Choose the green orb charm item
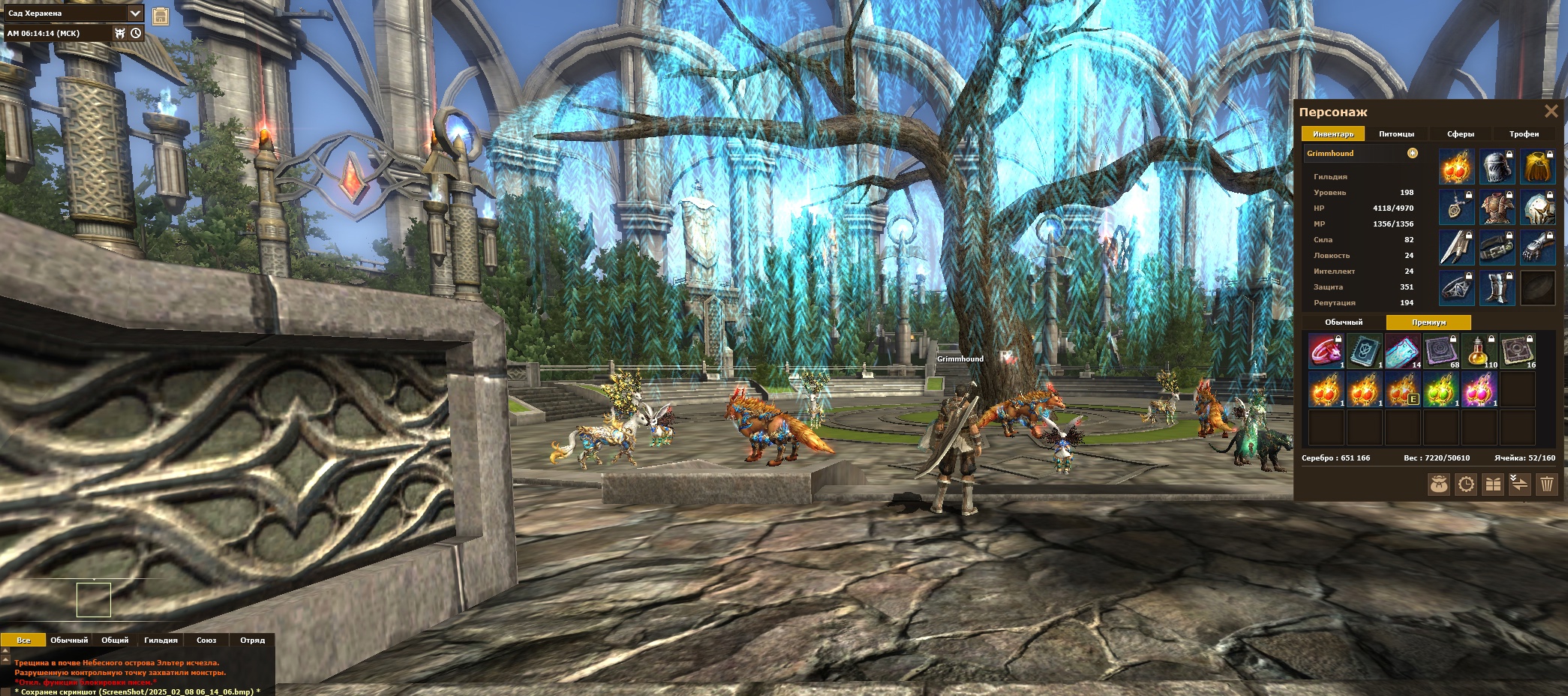The image size is (1568, 696). click(x=1440, y=390)
